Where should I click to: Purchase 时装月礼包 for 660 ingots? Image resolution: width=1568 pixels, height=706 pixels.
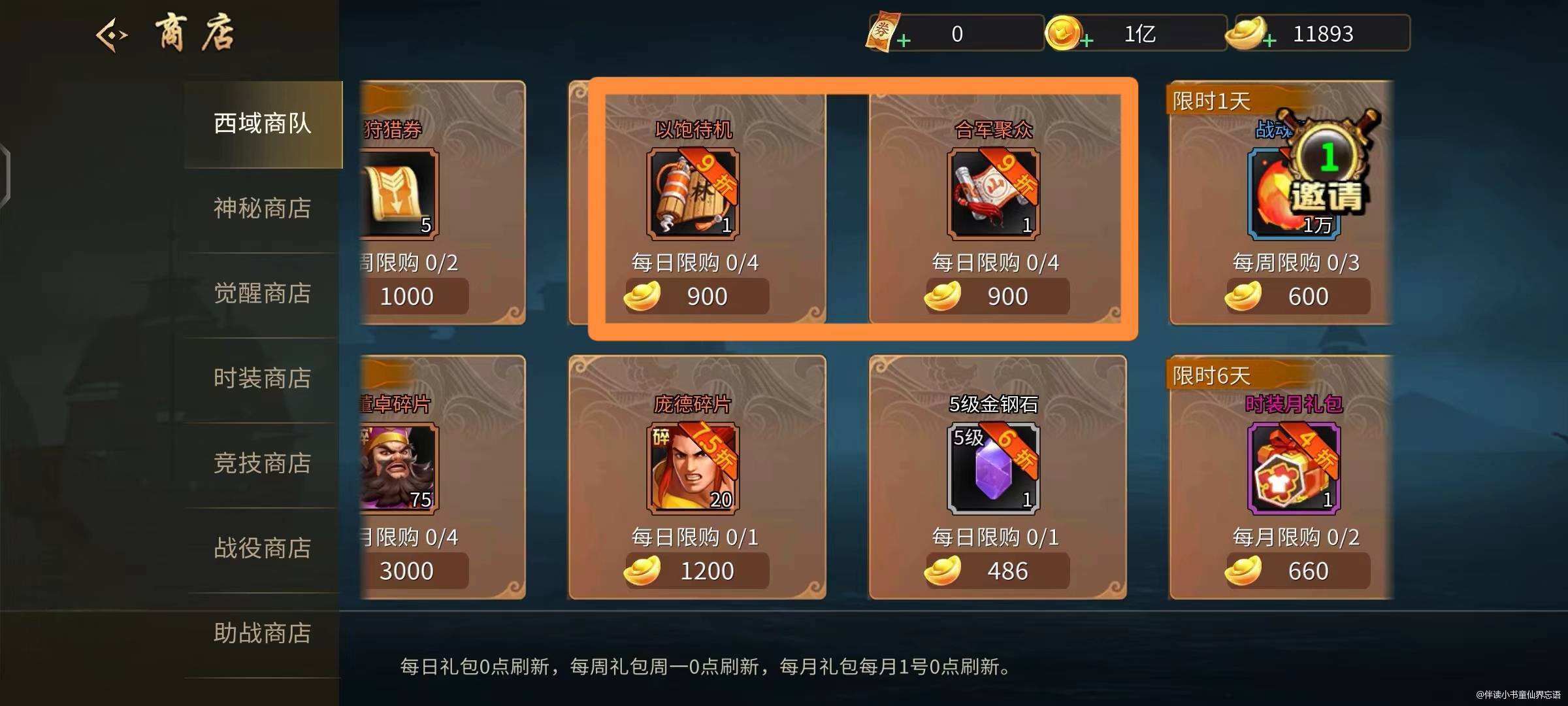point(1297,571)
